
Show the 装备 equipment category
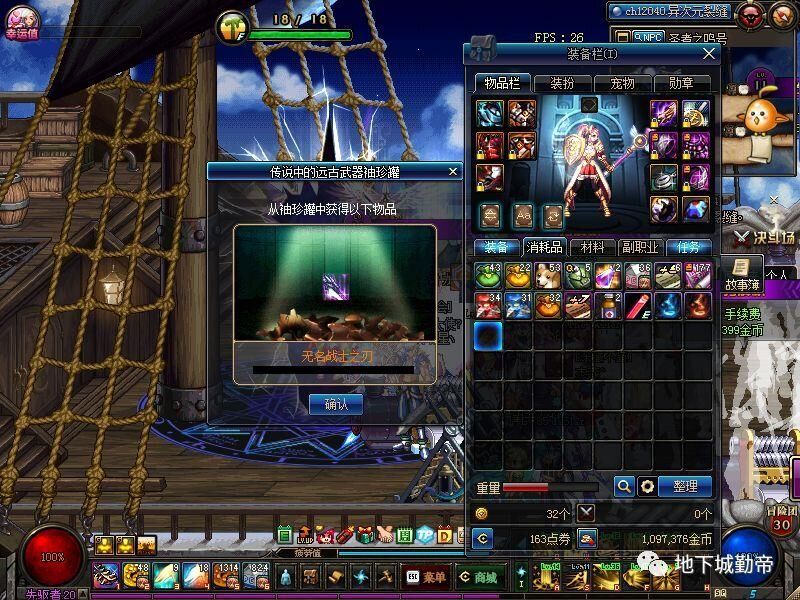coord(496,246)
